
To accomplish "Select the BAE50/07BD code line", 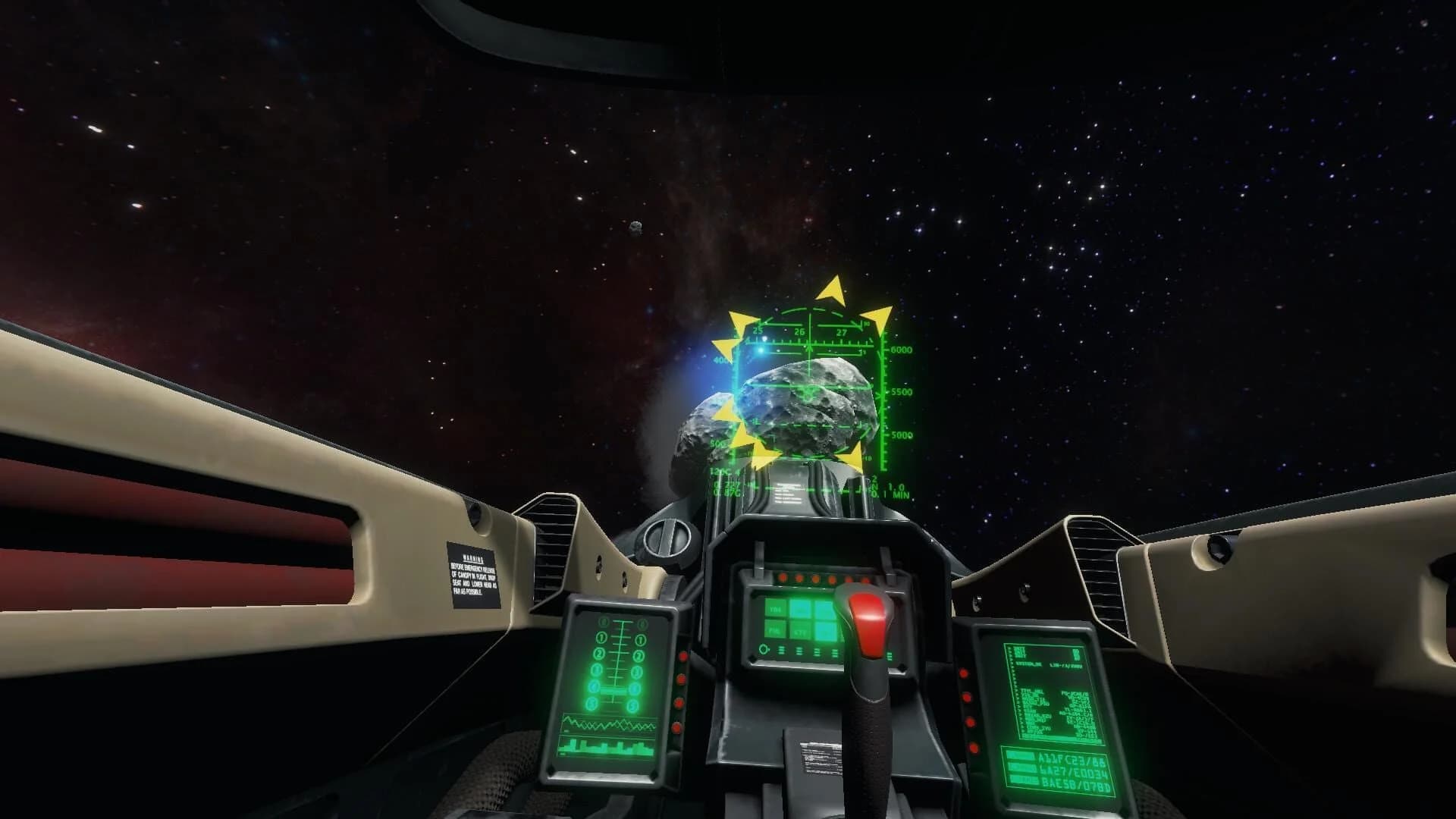I will (1078, 785).
